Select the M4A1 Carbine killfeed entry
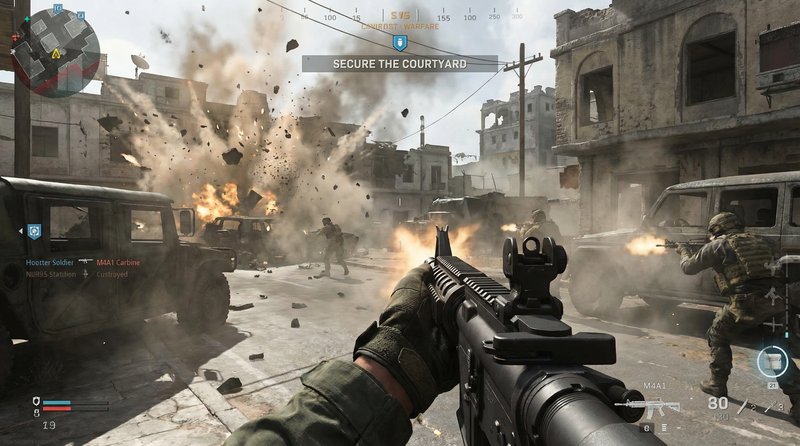Viewport: 800px width, 446px height. (x=118, y=262)
